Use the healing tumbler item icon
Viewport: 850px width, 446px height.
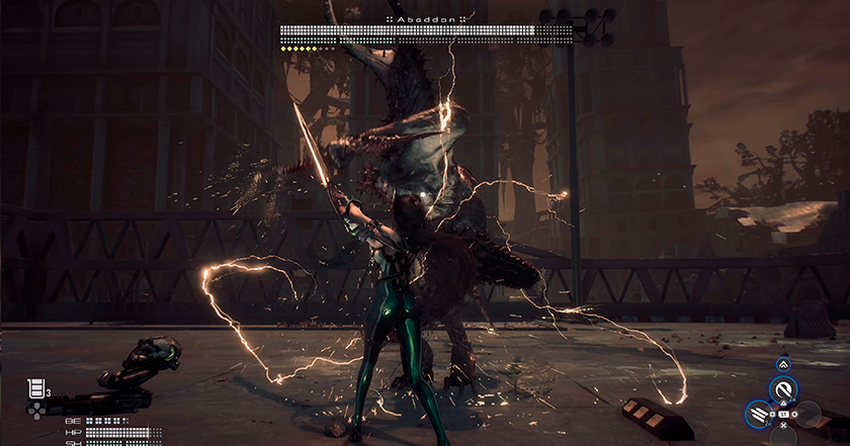[37, 387]
